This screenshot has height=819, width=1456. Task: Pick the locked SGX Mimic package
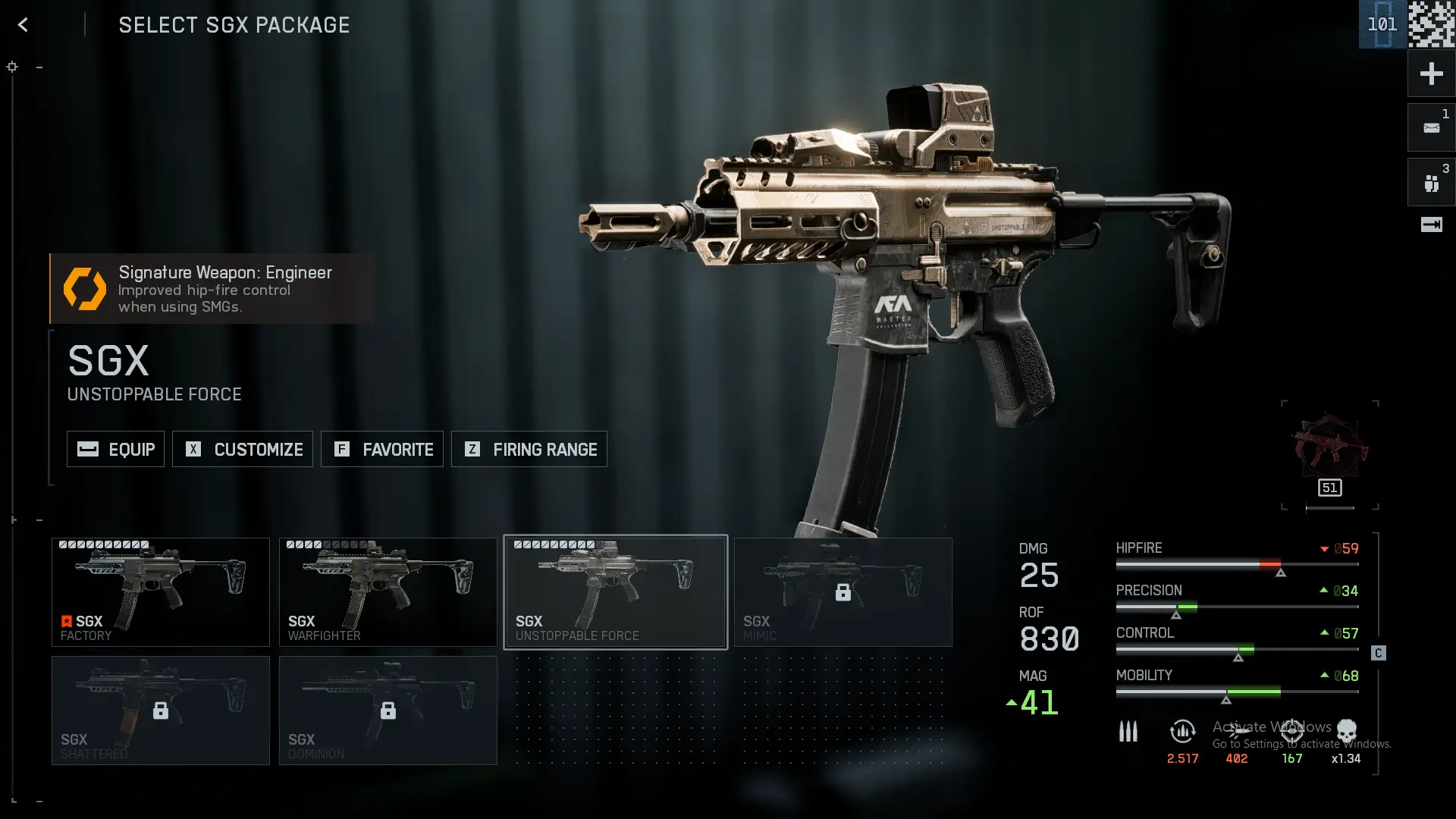tap(843, 592)
